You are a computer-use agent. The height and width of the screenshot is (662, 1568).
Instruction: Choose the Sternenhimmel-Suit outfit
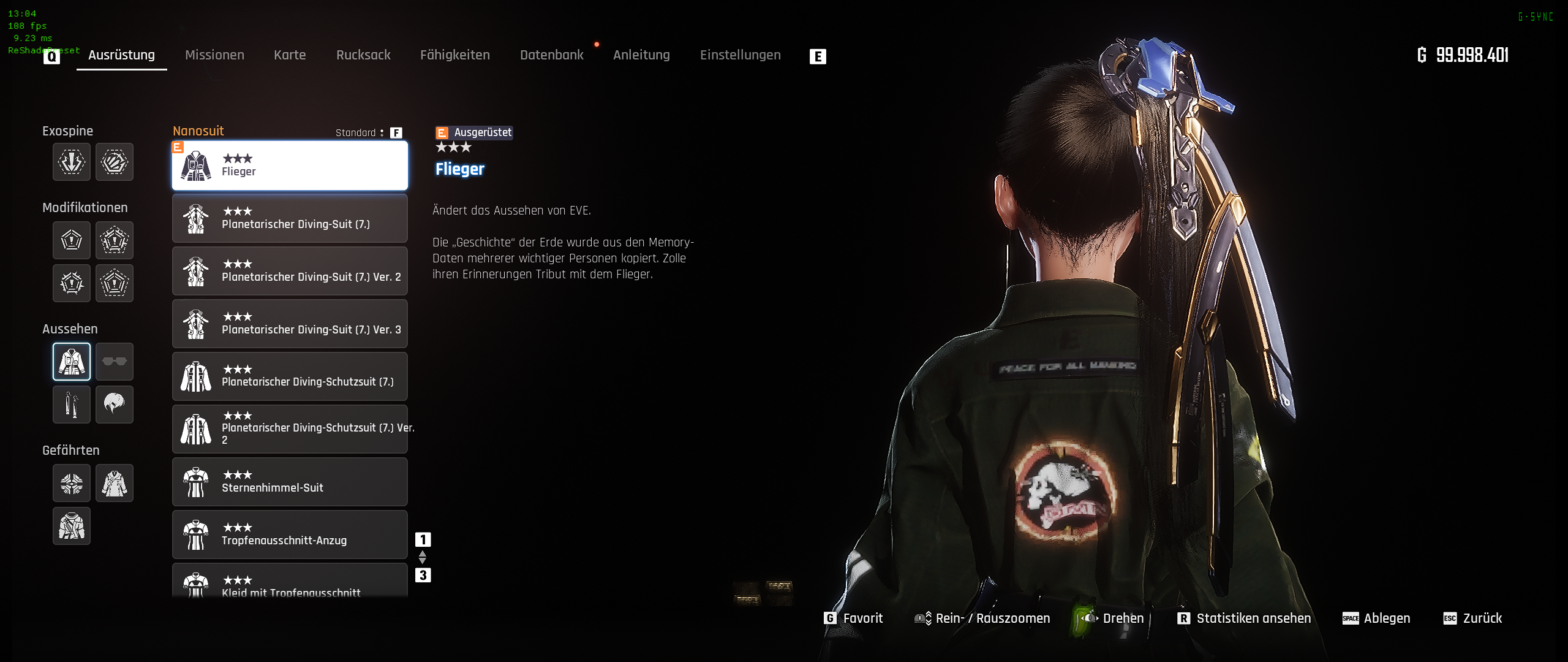tap(290, 482)
